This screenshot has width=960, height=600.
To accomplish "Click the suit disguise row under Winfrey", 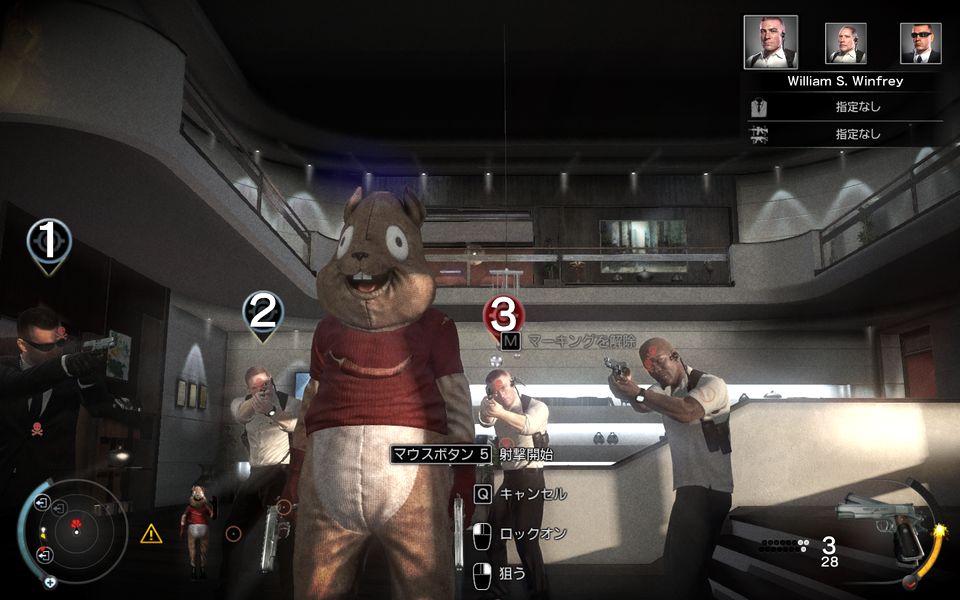I will tap(845, 106).
